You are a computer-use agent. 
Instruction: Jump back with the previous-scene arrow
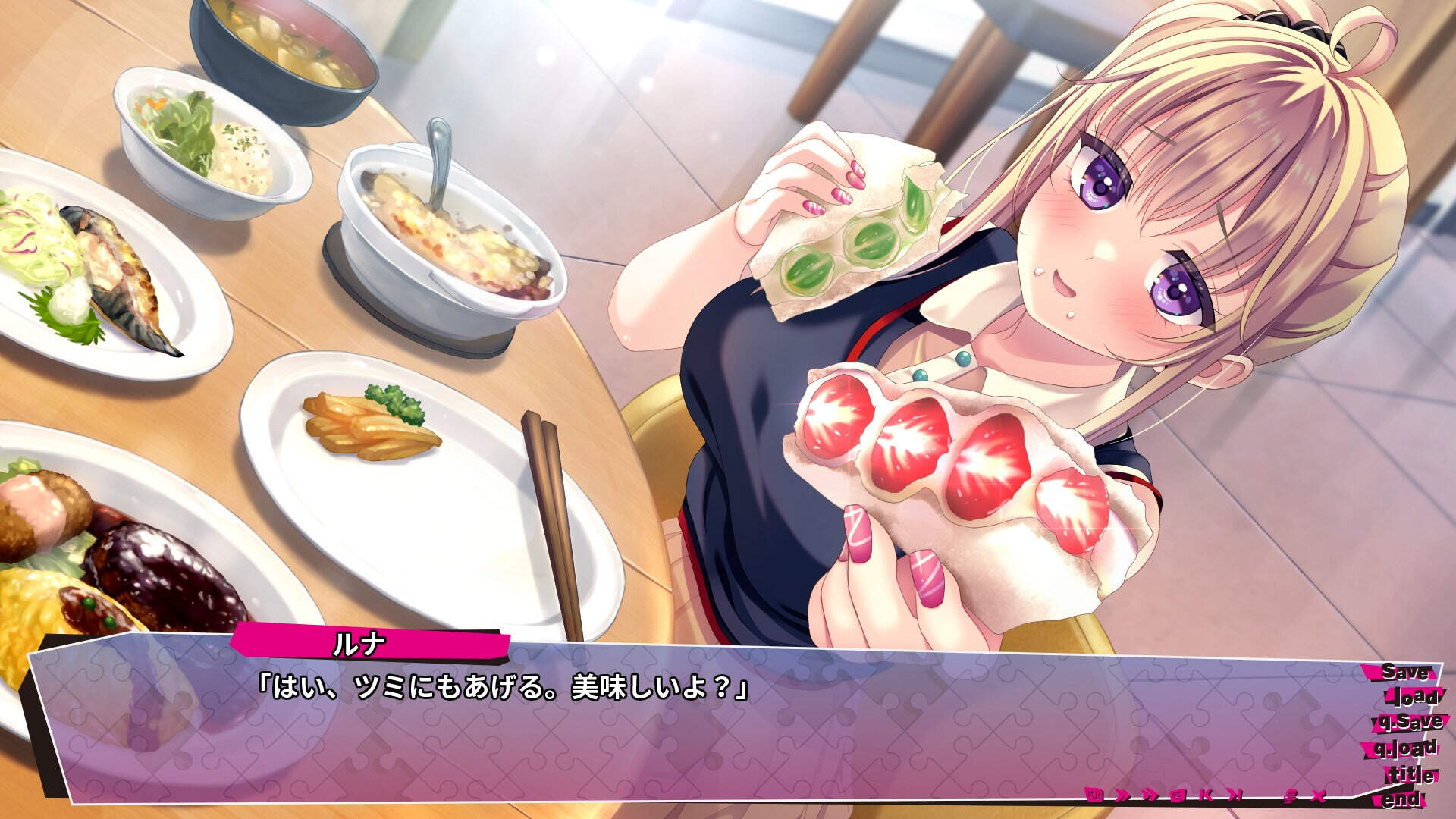click(x=1207, y=795)
